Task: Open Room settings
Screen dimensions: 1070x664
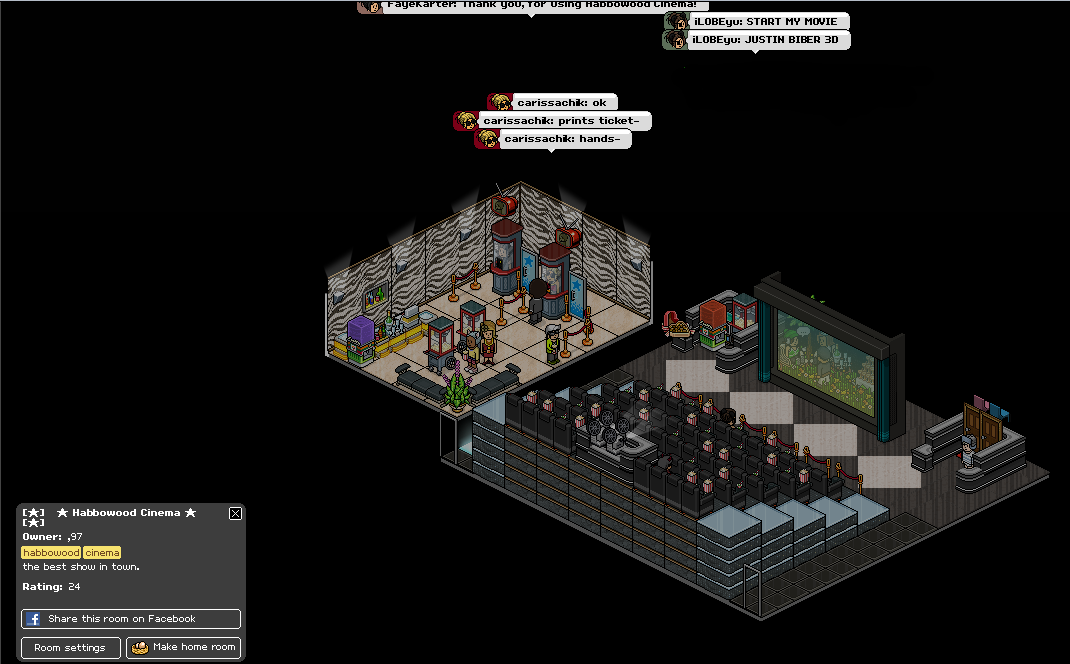Action: pyautogui.click(x=71, y=647)
